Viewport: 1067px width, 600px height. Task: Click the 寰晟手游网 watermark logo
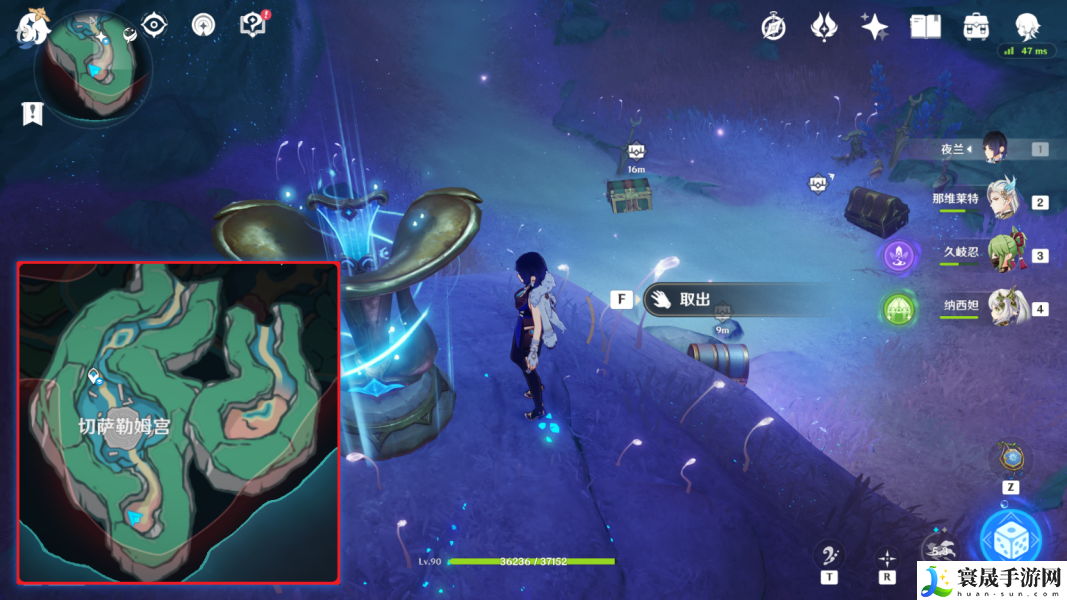pyautogui.click(x=990, y=580)
